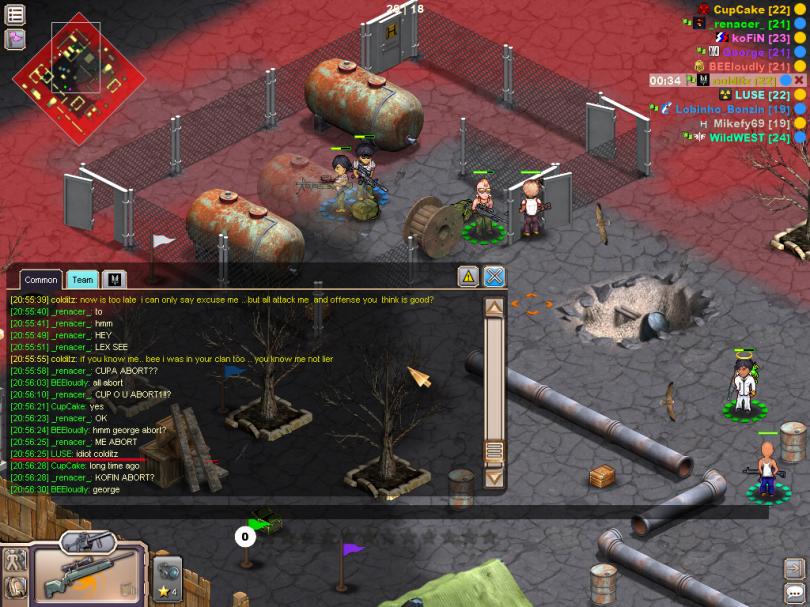
Task: Open the main menu list button
Action: pos(15,14)
